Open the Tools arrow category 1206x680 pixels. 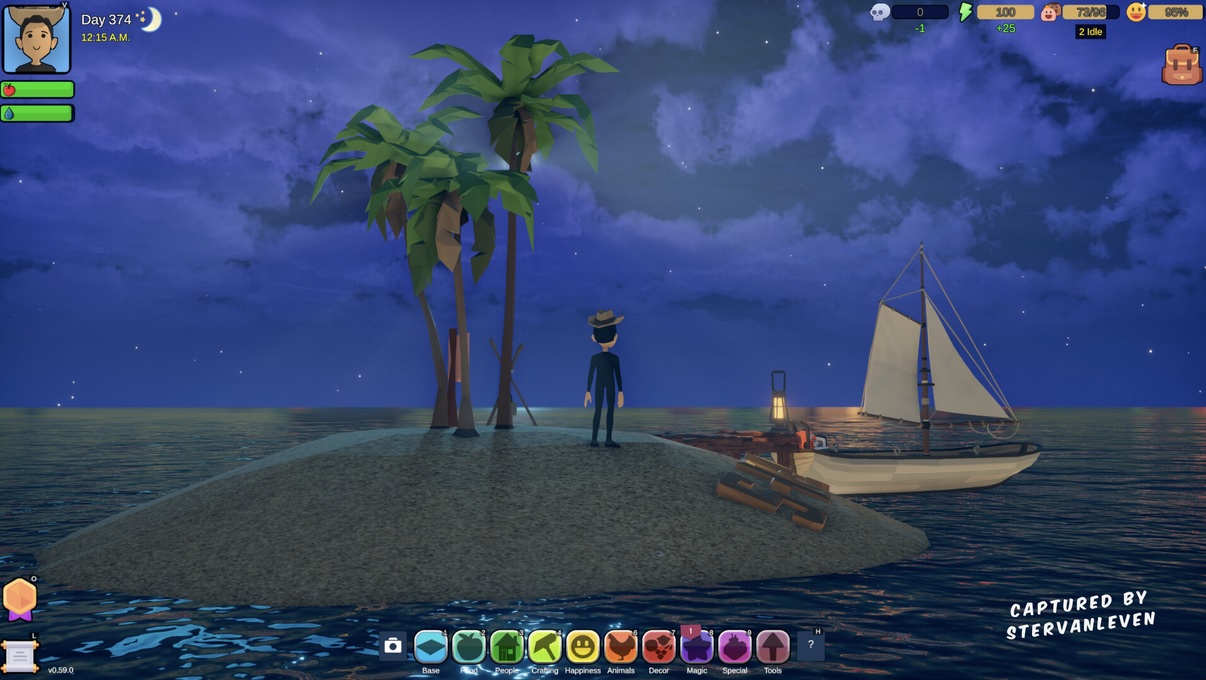(x=773, y=647)
